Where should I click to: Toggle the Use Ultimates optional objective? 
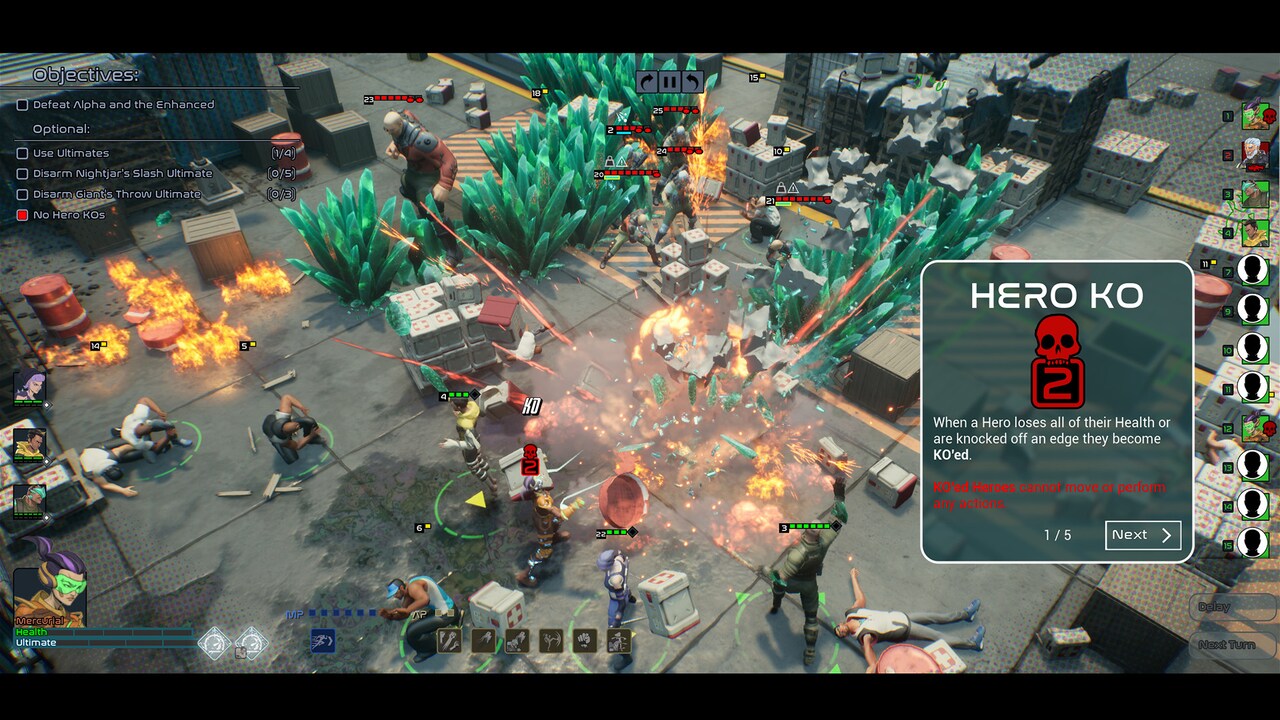[22, 153]
